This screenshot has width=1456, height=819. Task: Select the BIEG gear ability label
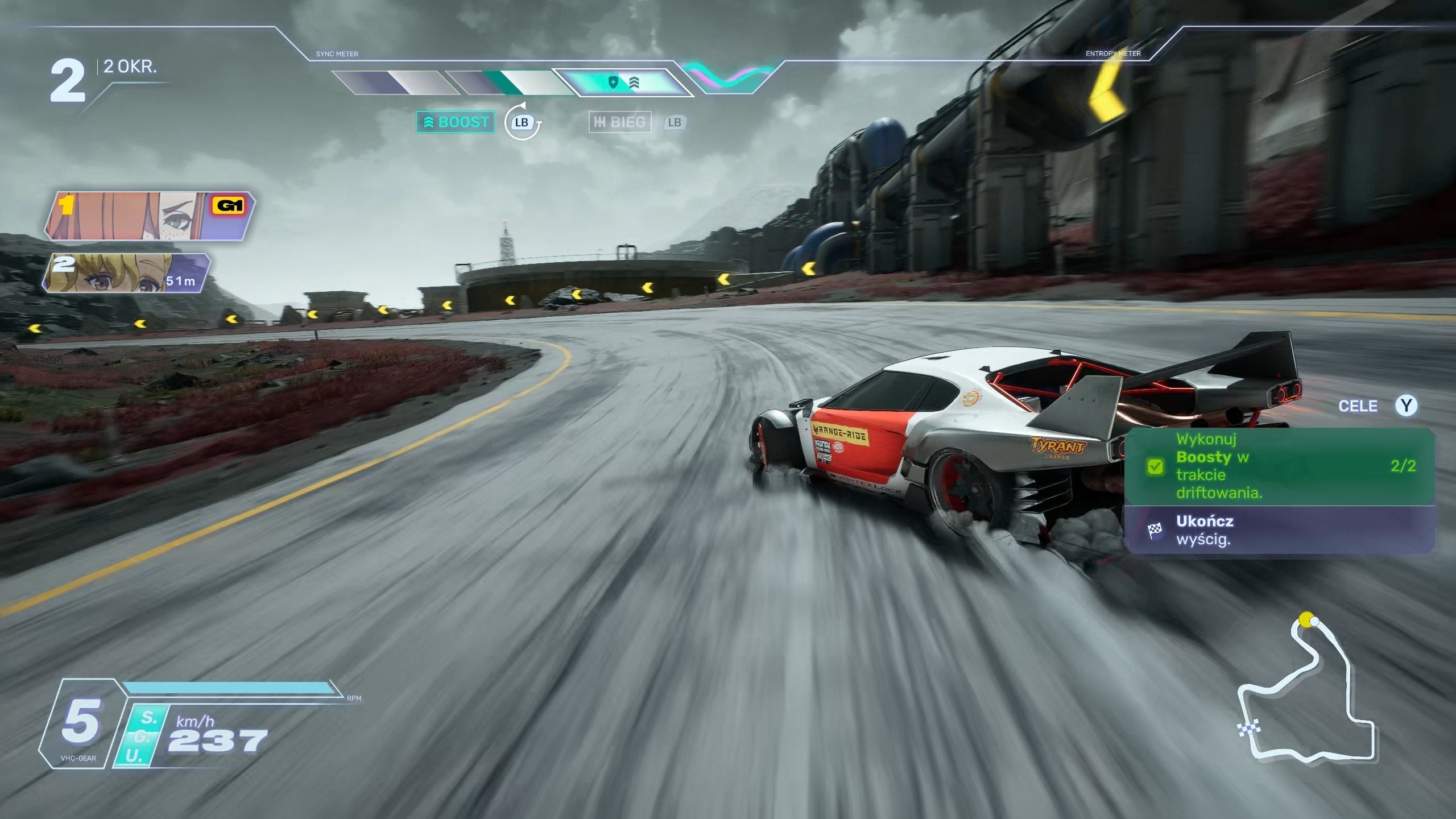[x=620, y=122]
